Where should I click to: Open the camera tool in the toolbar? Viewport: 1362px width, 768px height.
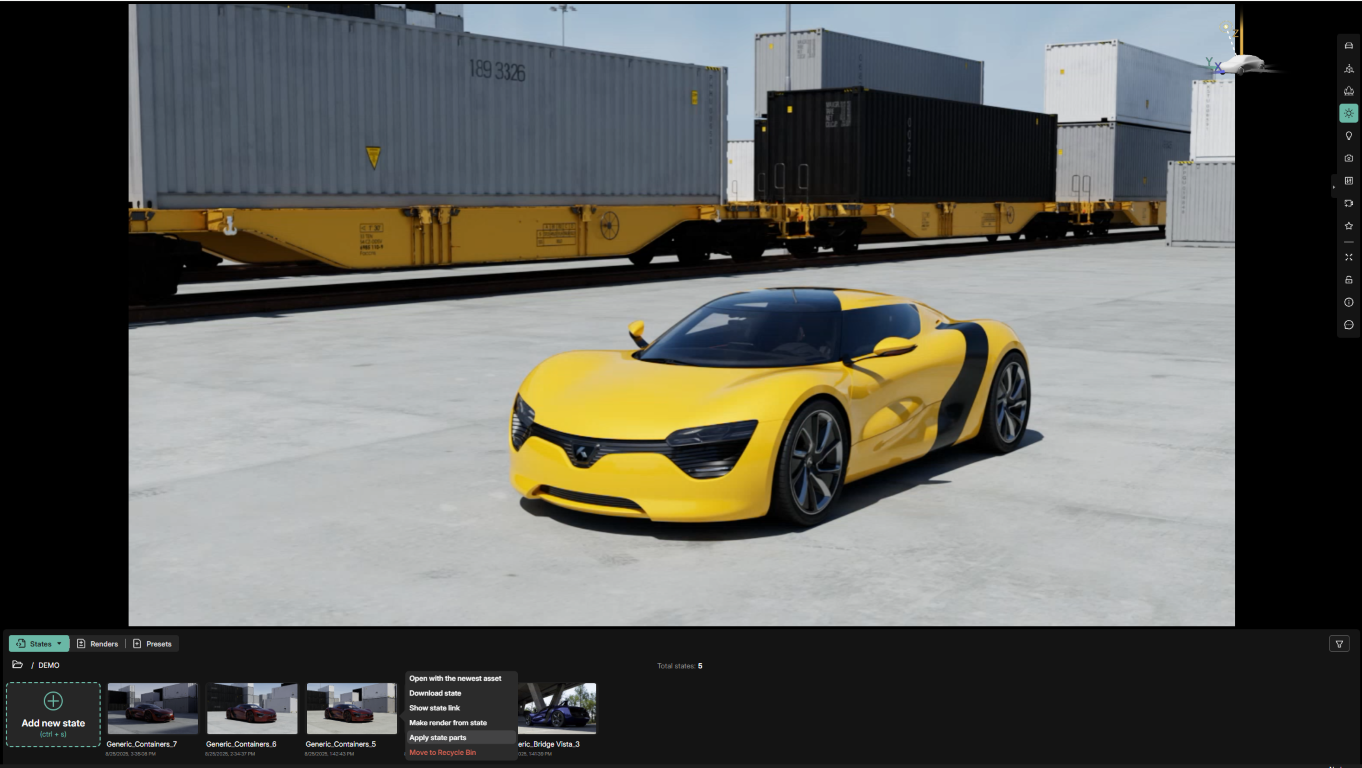[x=1348, y=158]
